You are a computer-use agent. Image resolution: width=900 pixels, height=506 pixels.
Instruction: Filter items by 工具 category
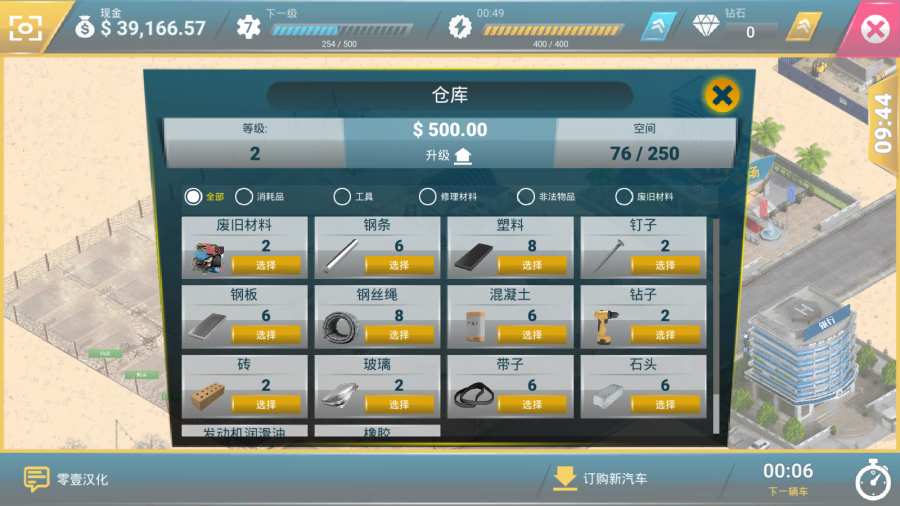point(342,197)
